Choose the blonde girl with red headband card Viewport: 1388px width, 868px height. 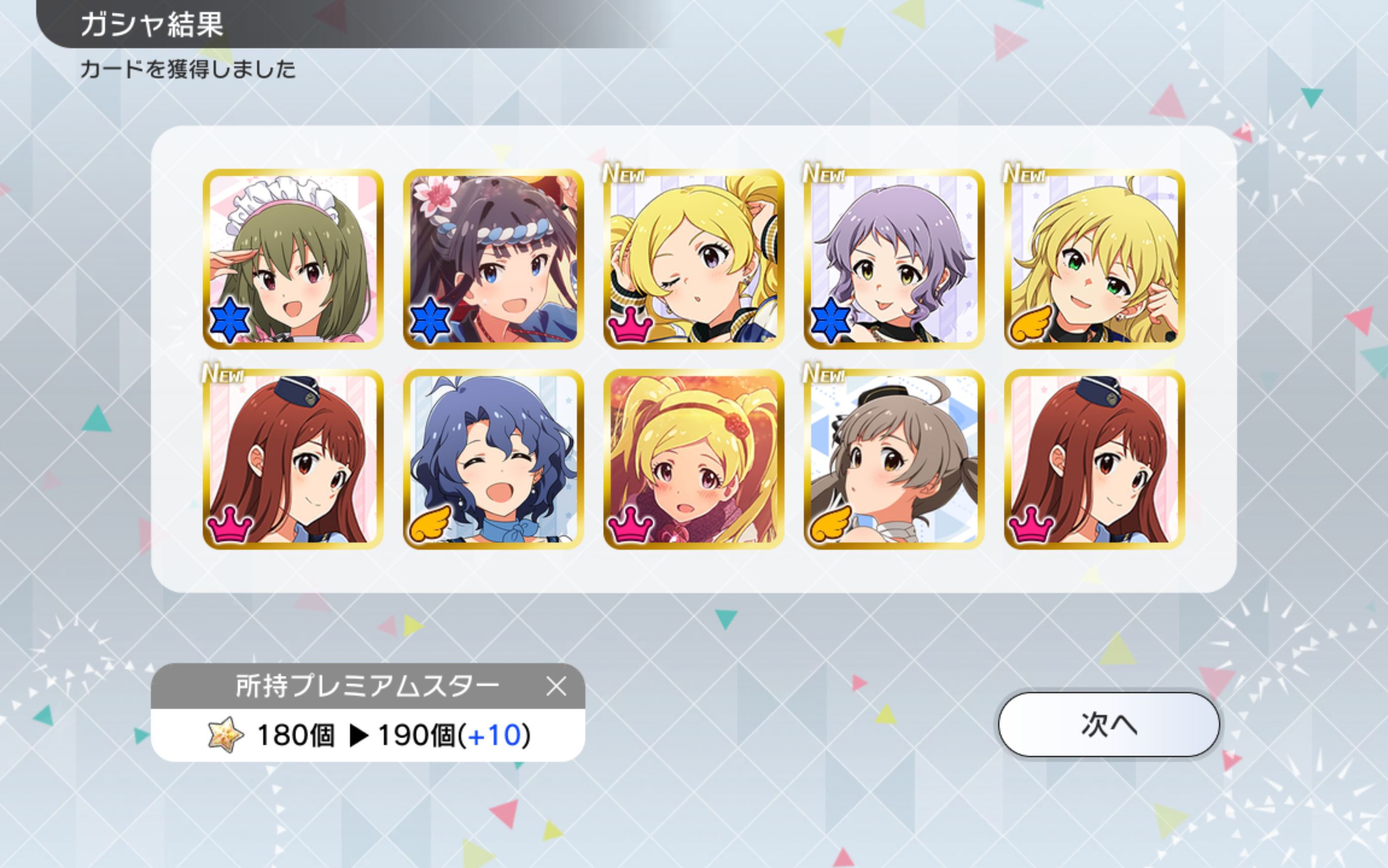tap(694, 459)
